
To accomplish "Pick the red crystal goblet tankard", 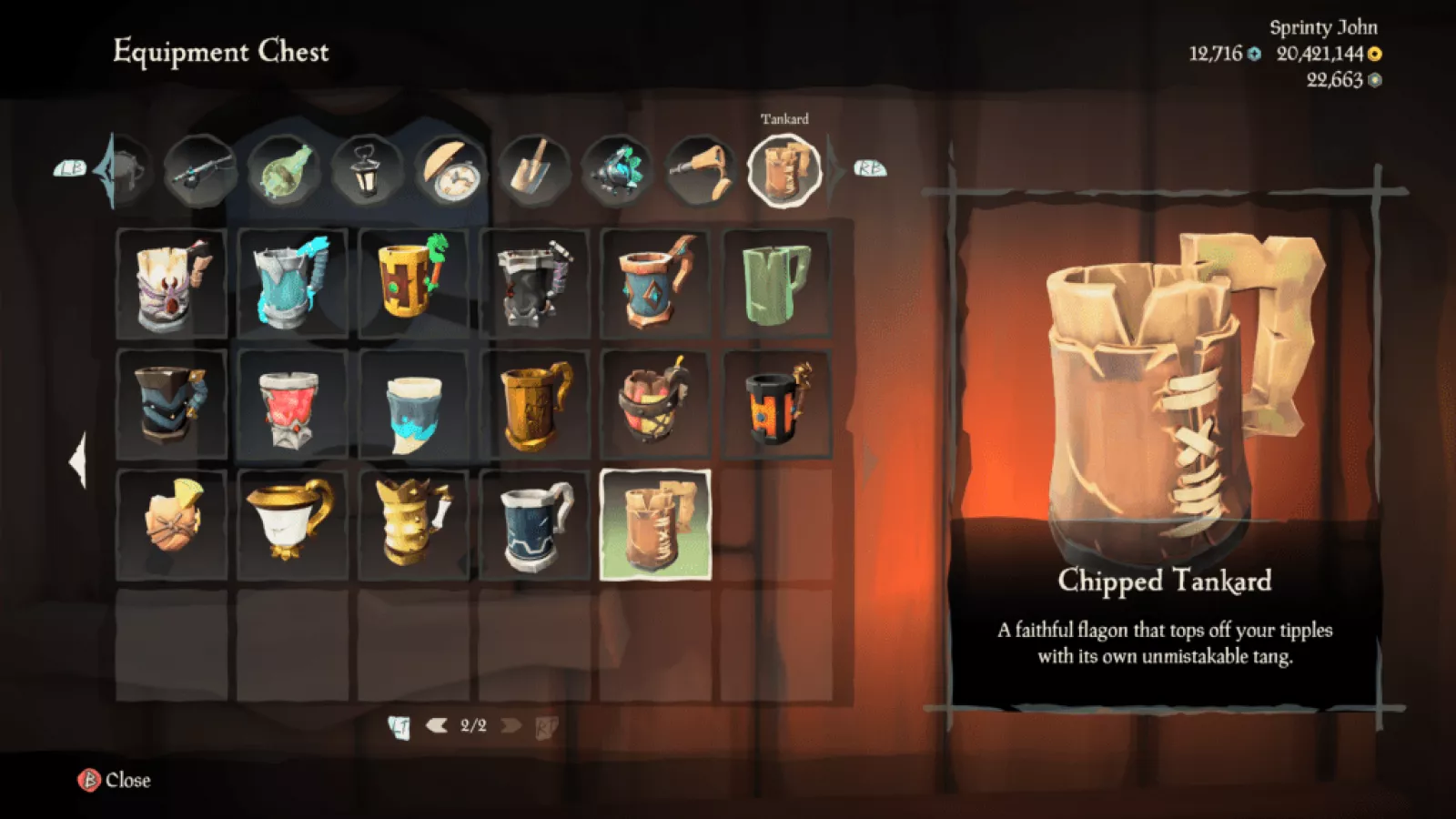I will (x=292, y=404).
